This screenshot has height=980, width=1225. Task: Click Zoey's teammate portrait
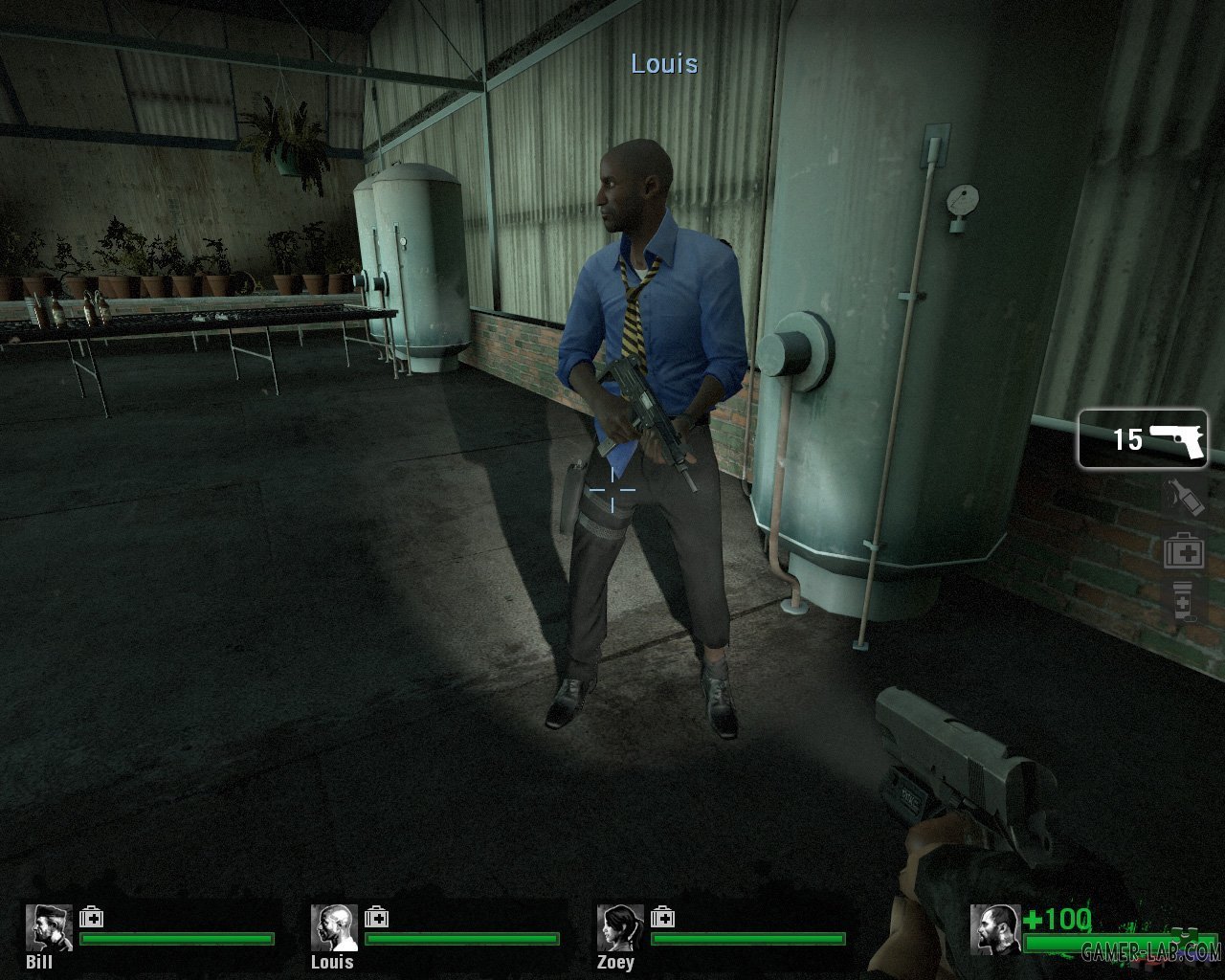(x=620, y=927)
